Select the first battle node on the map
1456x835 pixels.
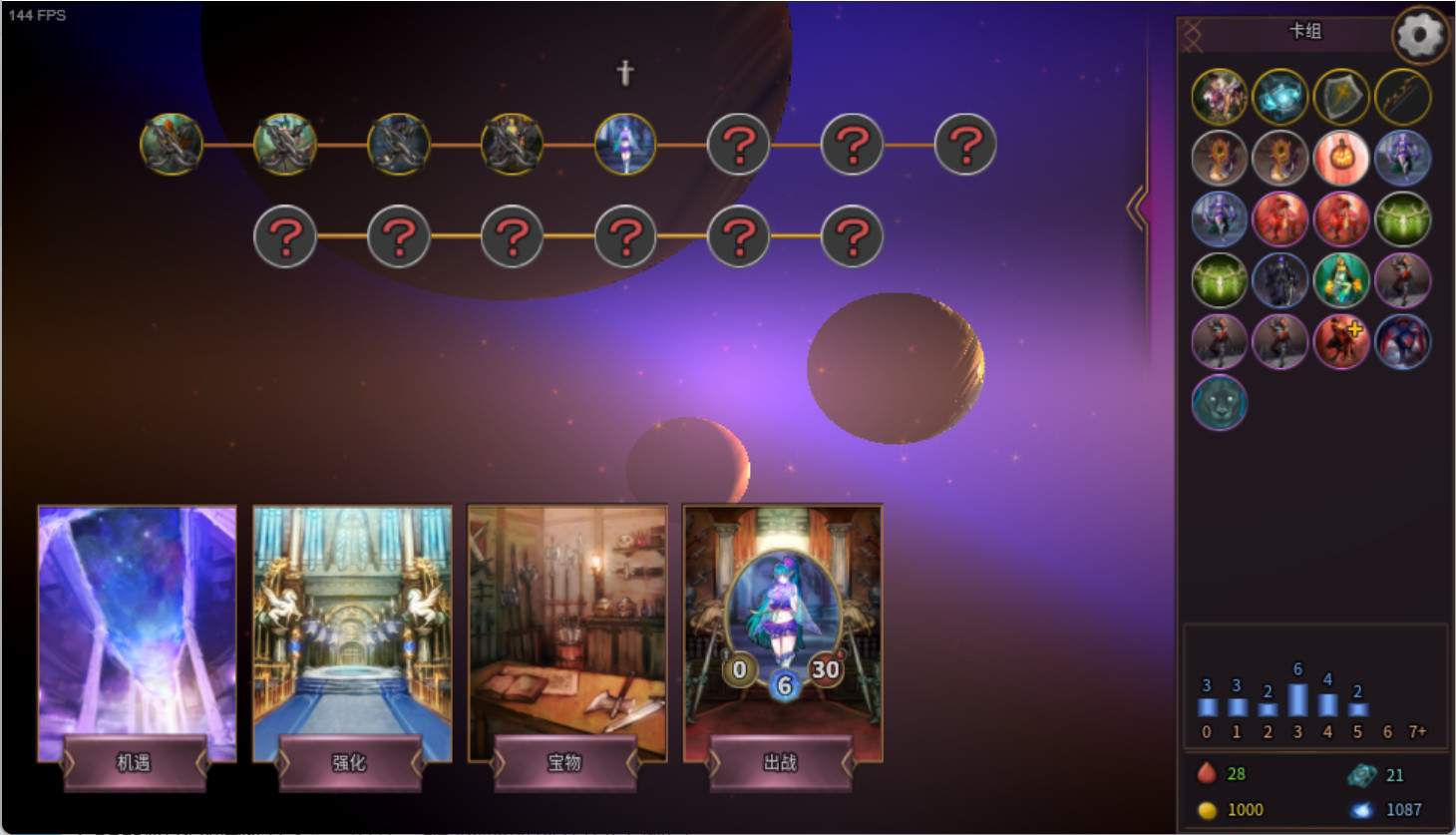point(173,144)
